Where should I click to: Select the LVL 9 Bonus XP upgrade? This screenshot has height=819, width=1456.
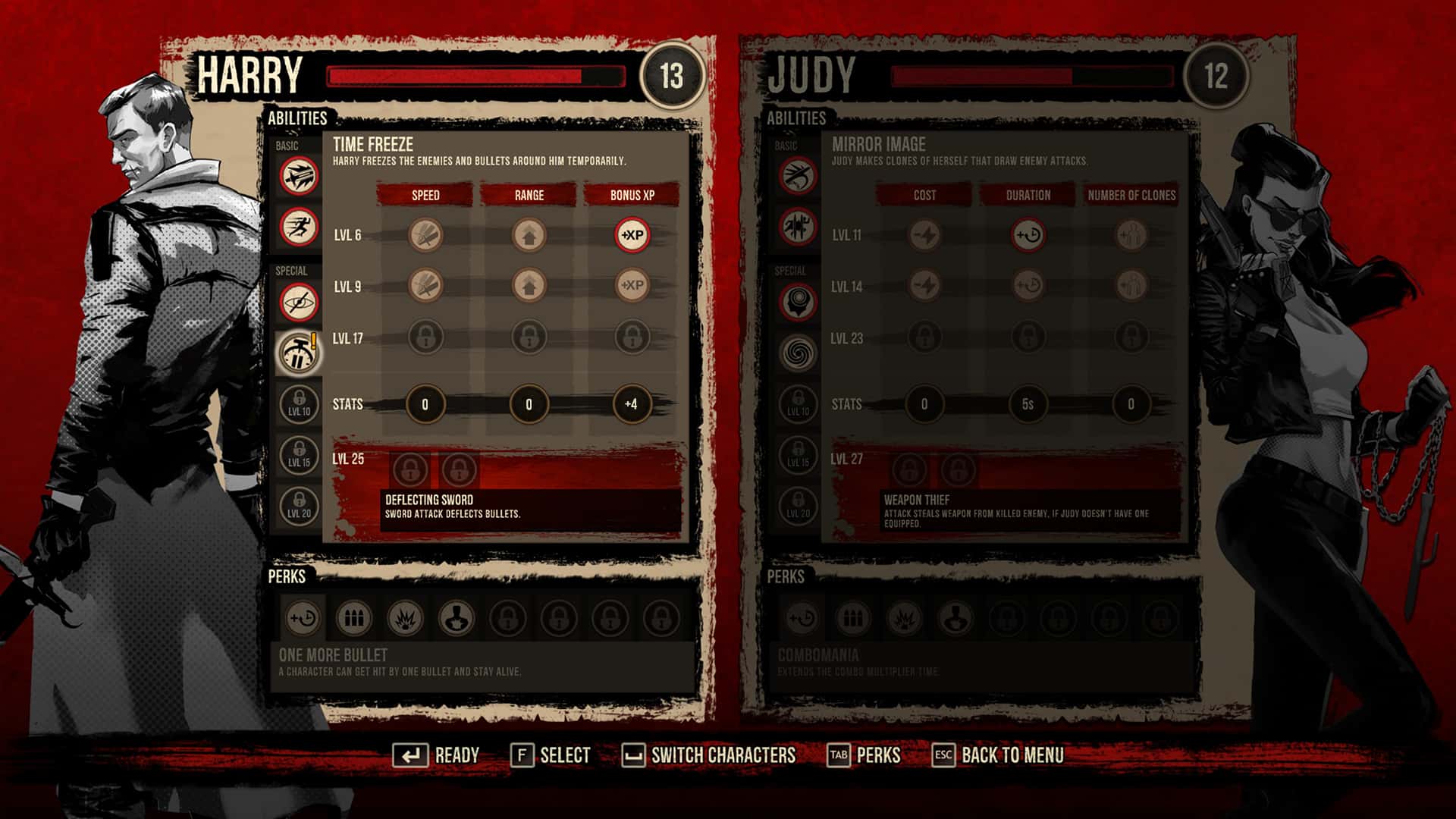click(632, 286)
